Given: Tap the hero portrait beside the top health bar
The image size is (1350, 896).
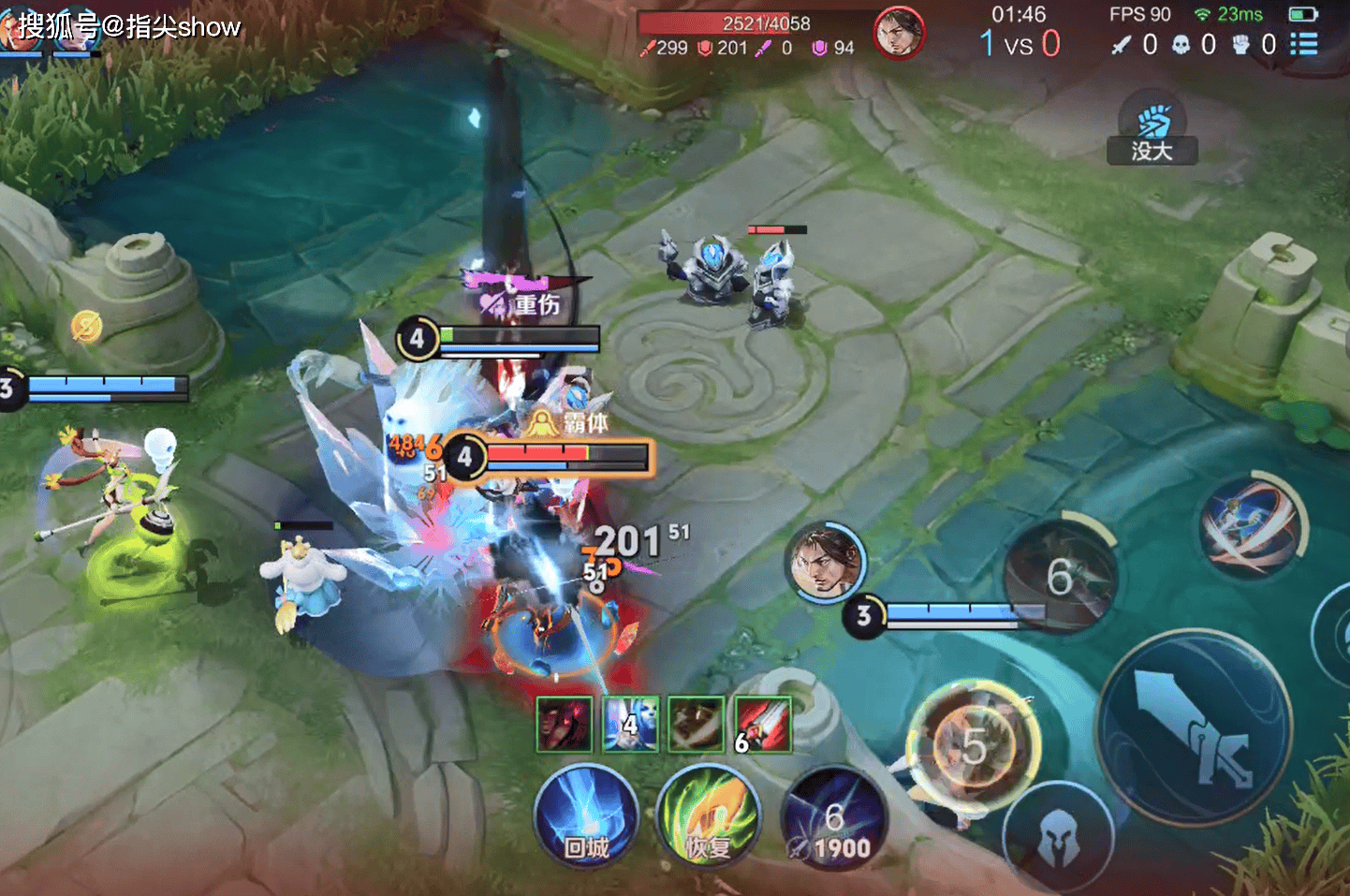Looking at the screenshot, I should click(899, 33).
